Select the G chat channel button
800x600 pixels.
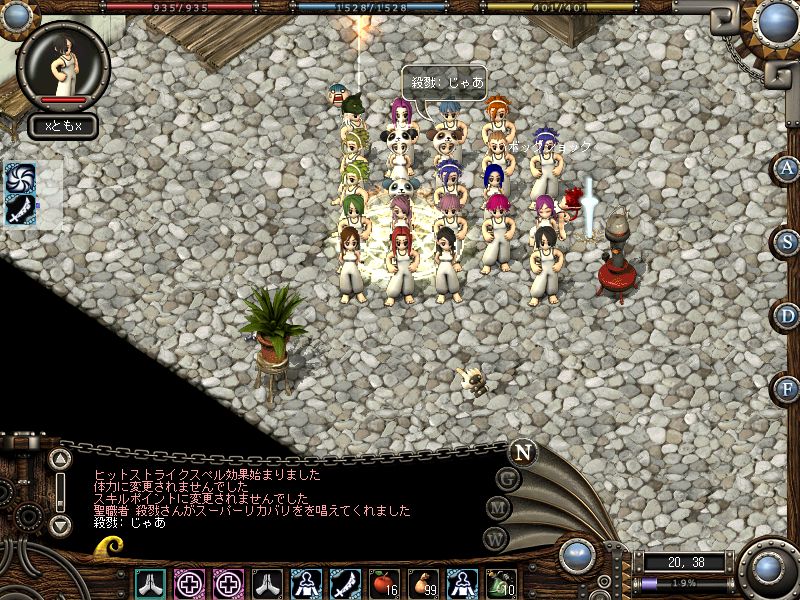tap(506, 479)
